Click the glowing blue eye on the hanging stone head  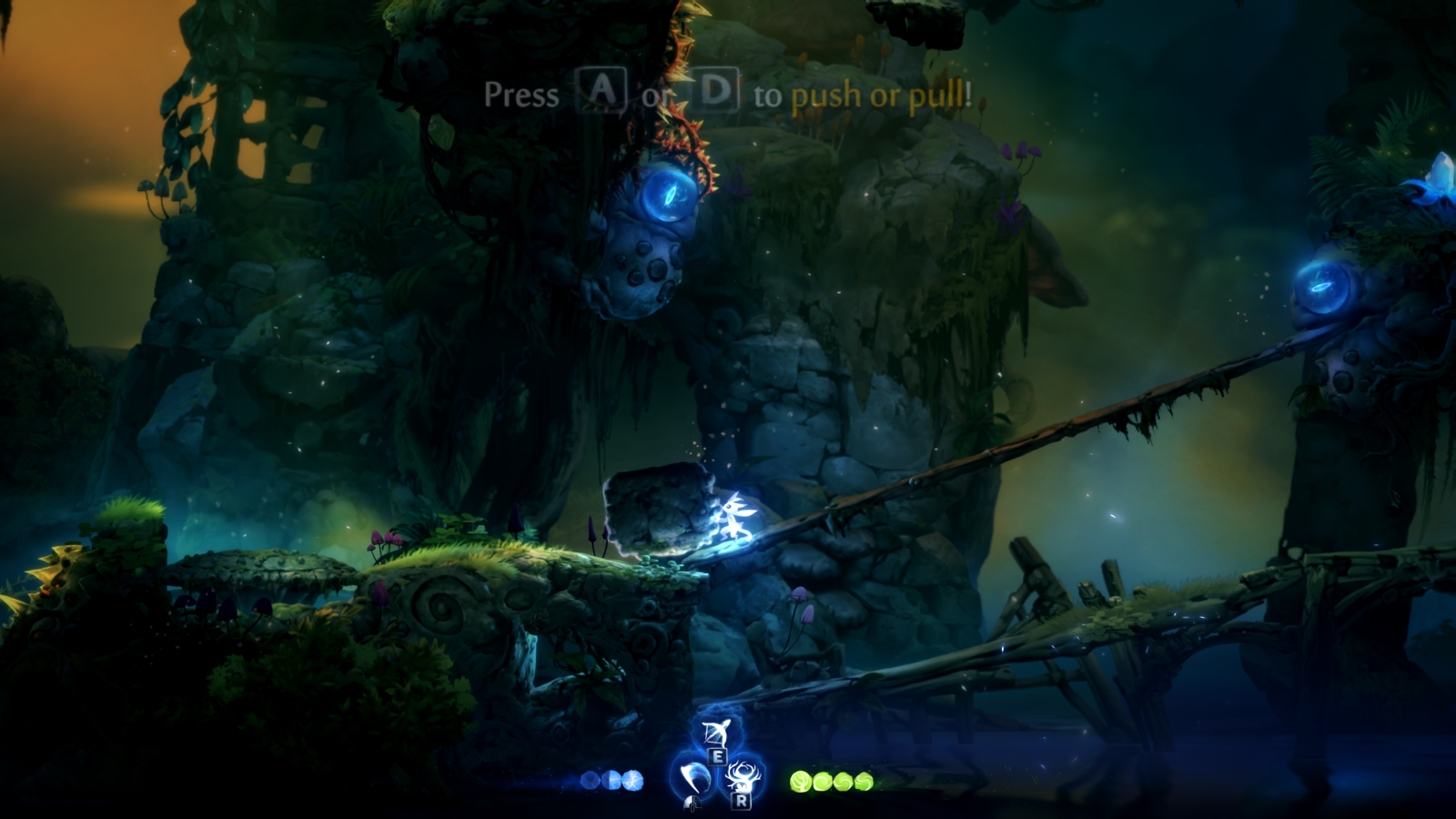[x=670, y=193]
